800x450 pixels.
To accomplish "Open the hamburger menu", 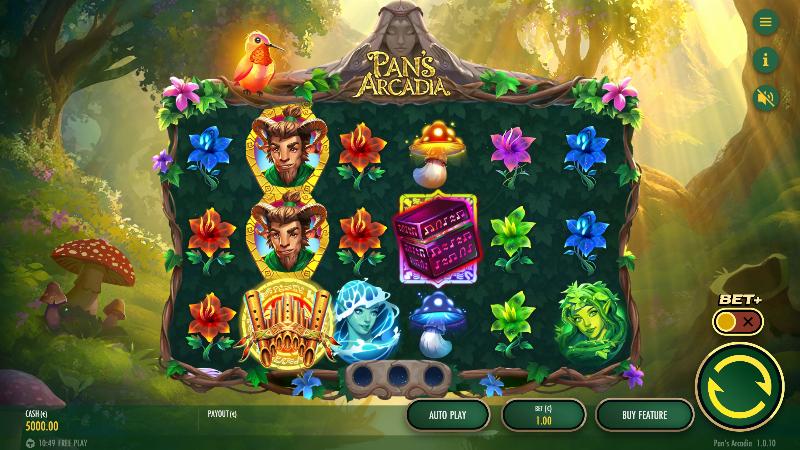I will [766, 22].
